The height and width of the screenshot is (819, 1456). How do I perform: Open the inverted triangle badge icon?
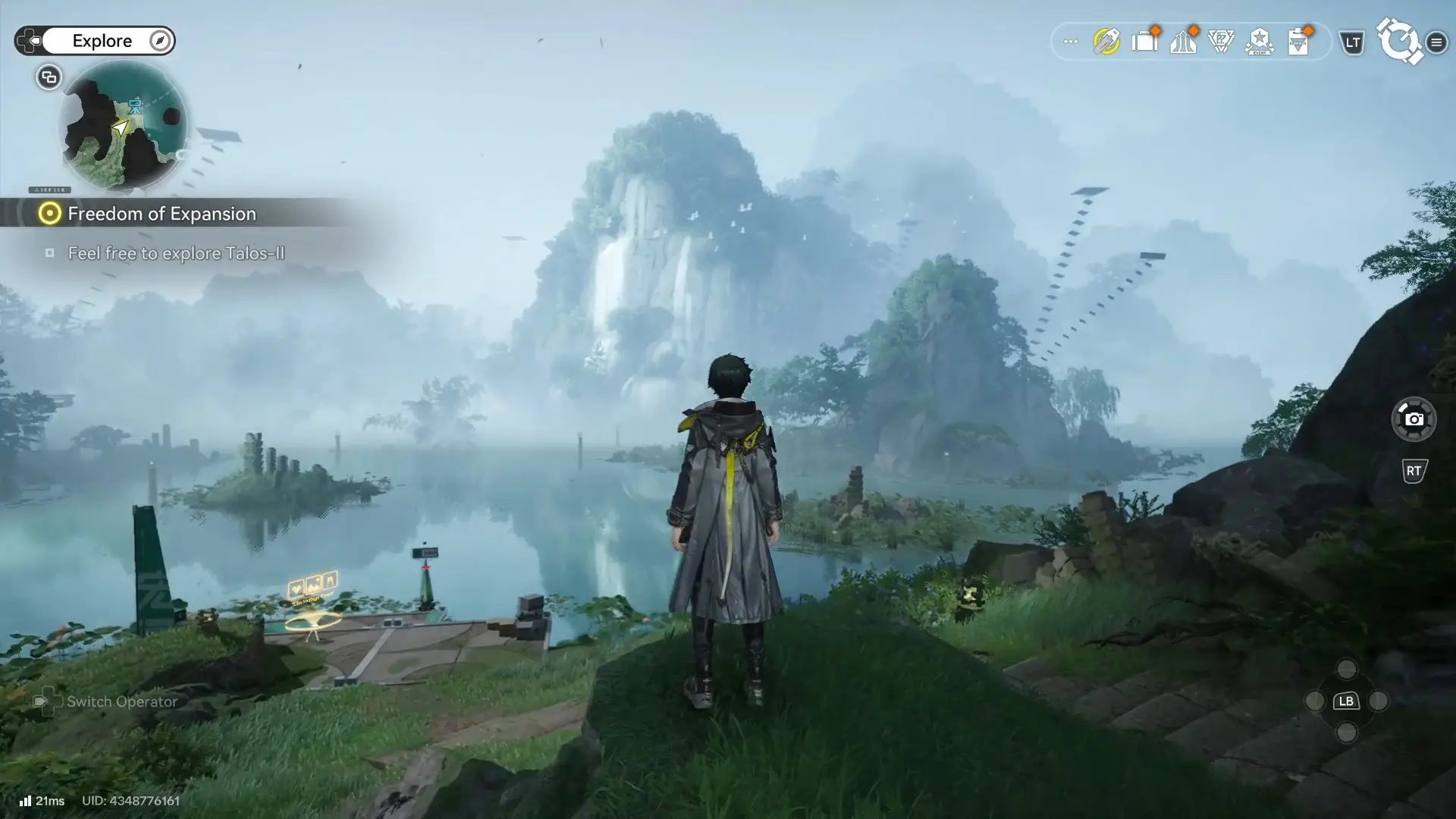pos(1221,42)
